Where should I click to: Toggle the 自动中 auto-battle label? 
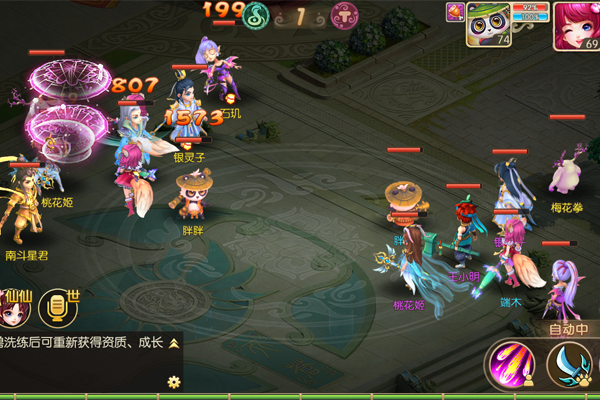pos(567,329)
